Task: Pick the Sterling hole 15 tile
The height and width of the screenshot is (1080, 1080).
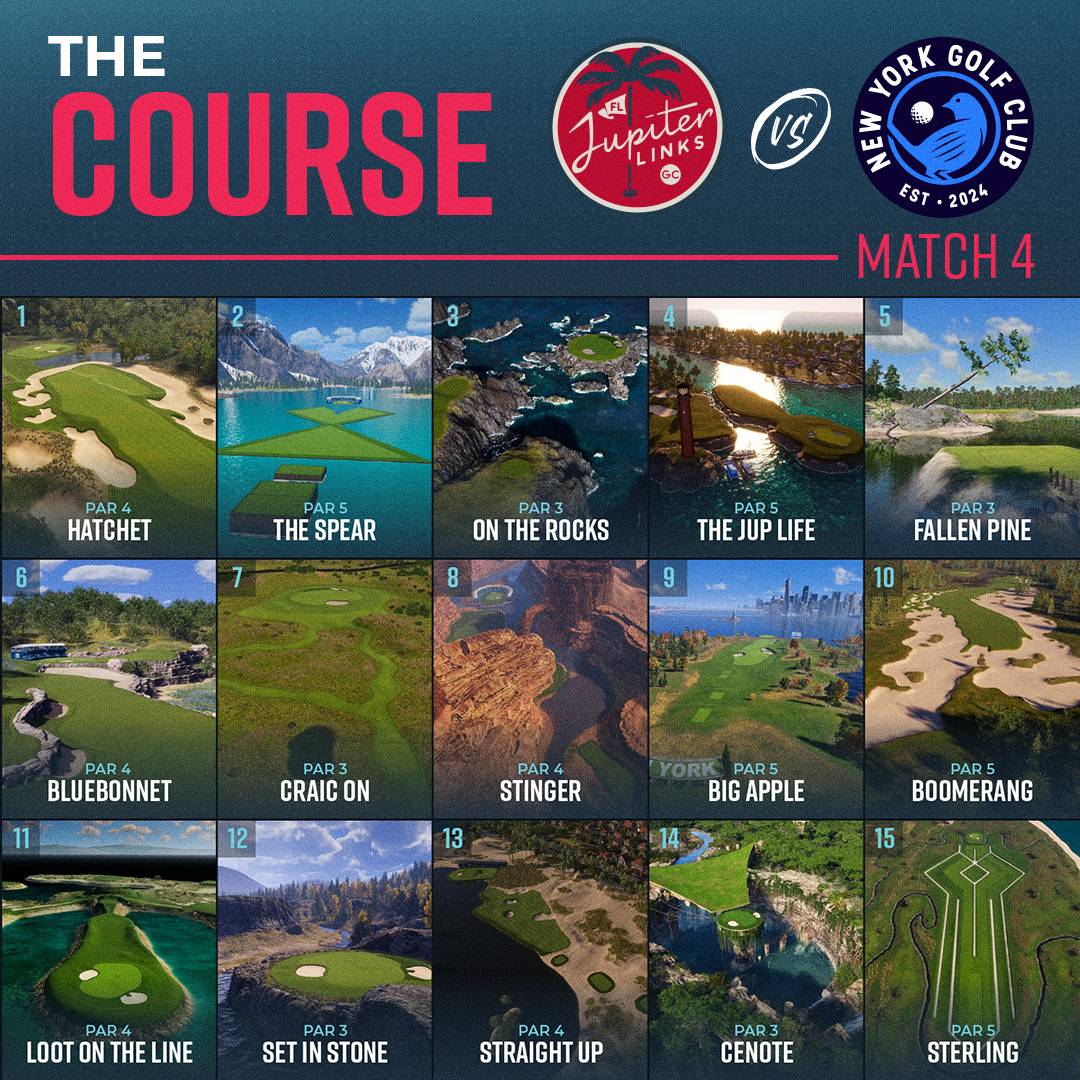Action: click(x=972, y=948)
